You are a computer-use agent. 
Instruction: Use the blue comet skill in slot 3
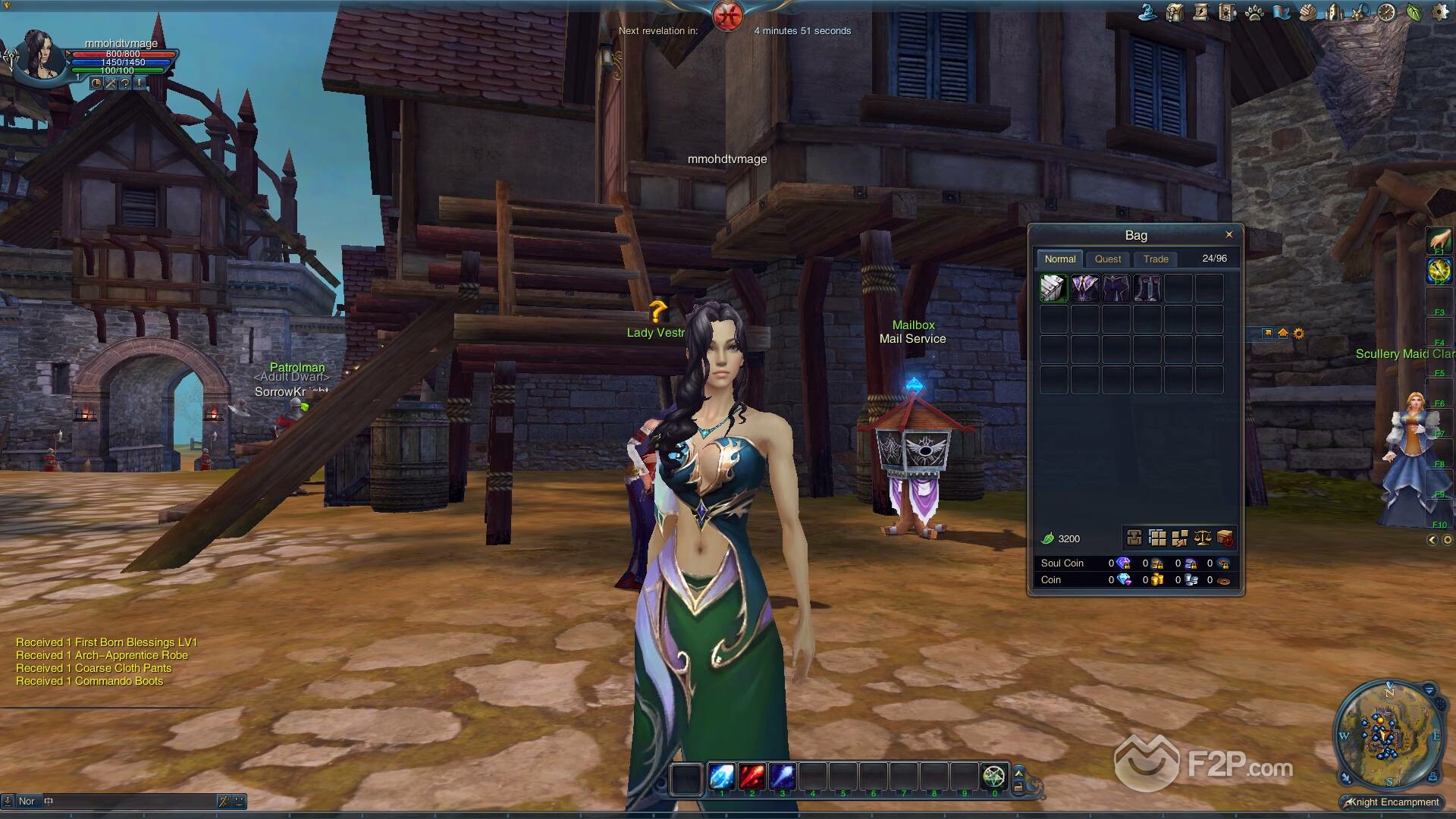click(x=782, y=777)
